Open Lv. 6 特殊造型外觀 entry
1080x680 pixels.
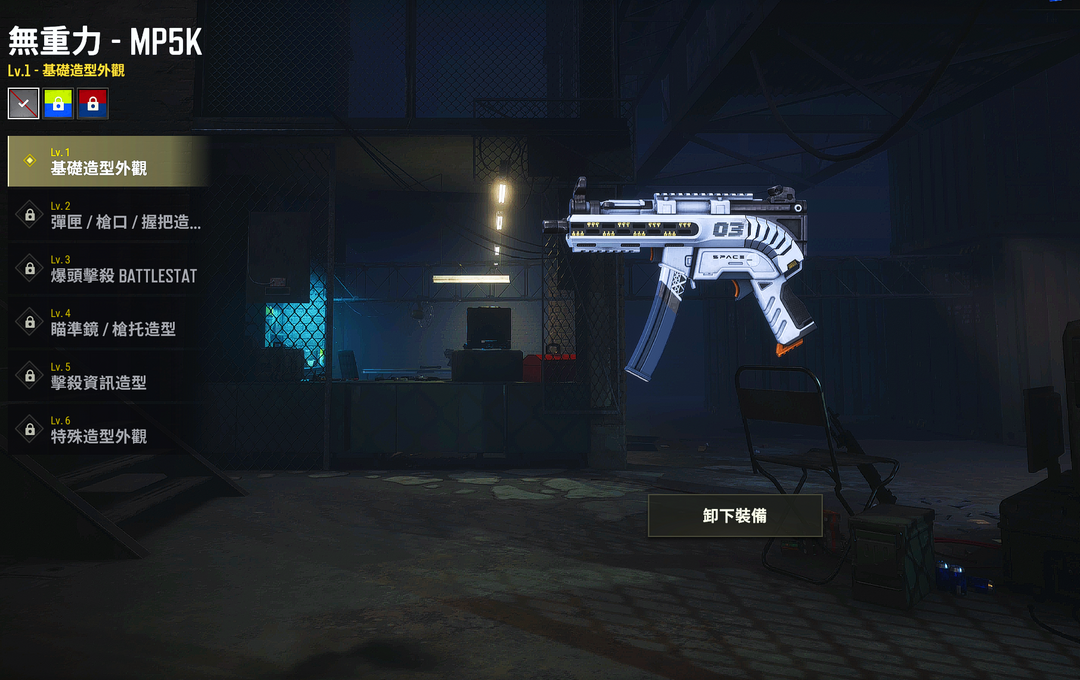pos(107,430)
